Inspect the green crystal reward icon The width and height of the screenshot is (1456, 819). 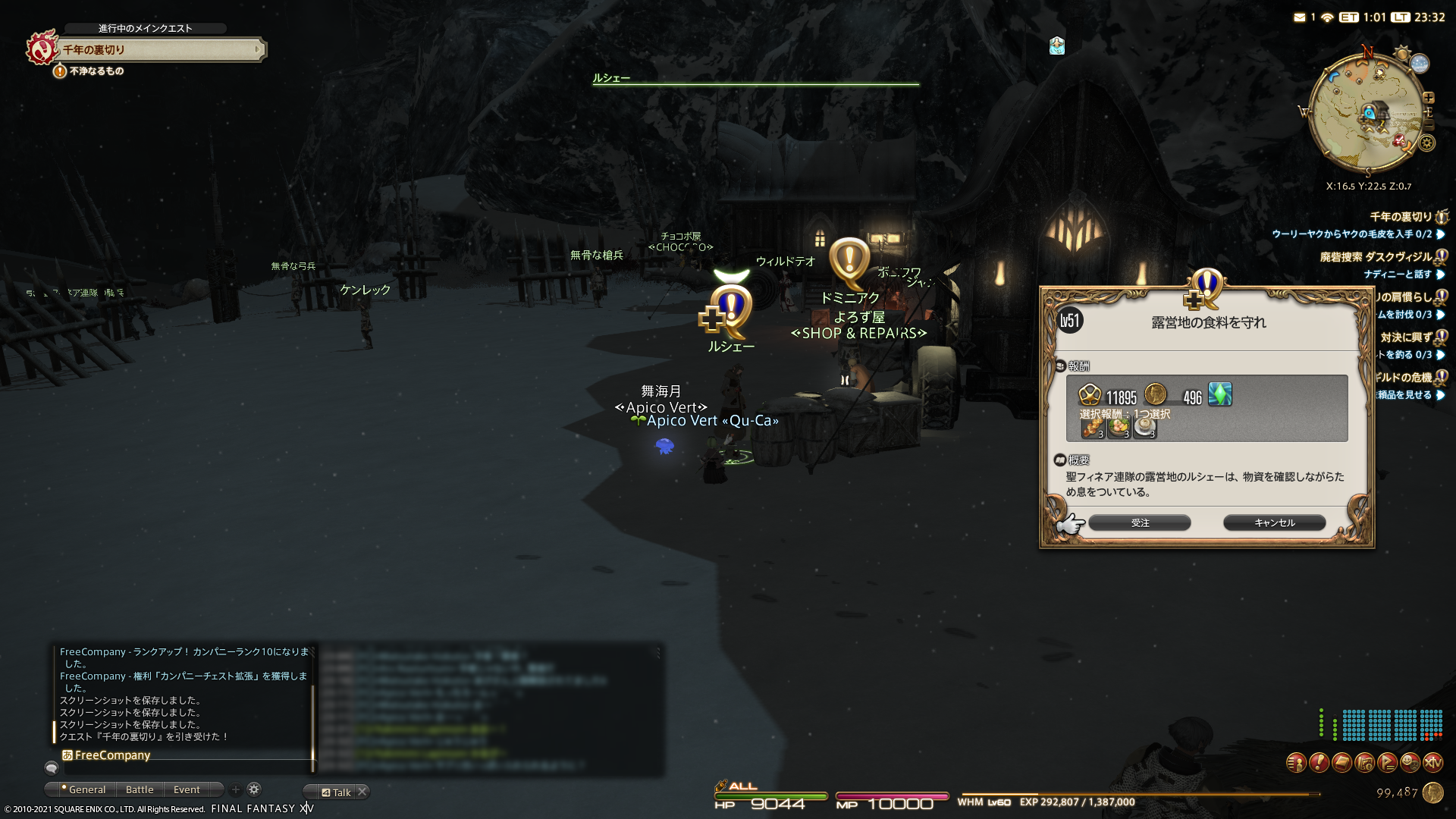[1219, 394]
